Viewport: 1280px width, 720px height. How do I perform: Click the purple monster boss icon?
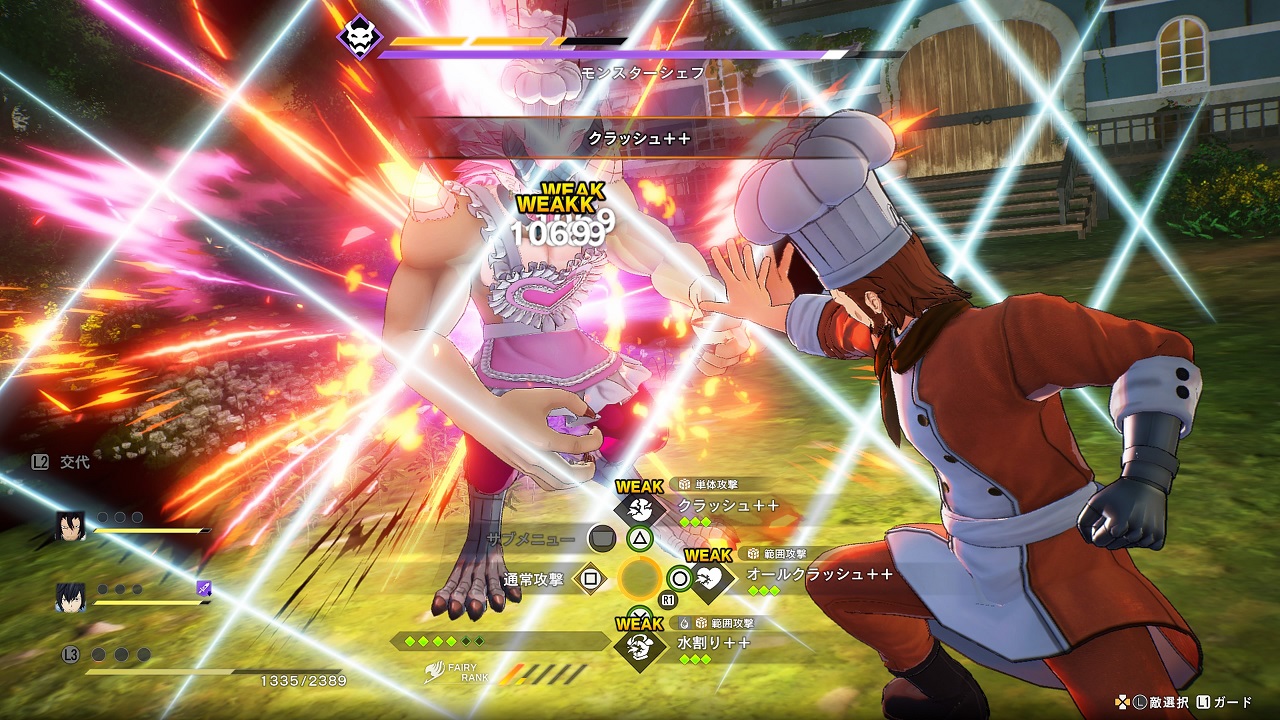[x=359, y=39]
